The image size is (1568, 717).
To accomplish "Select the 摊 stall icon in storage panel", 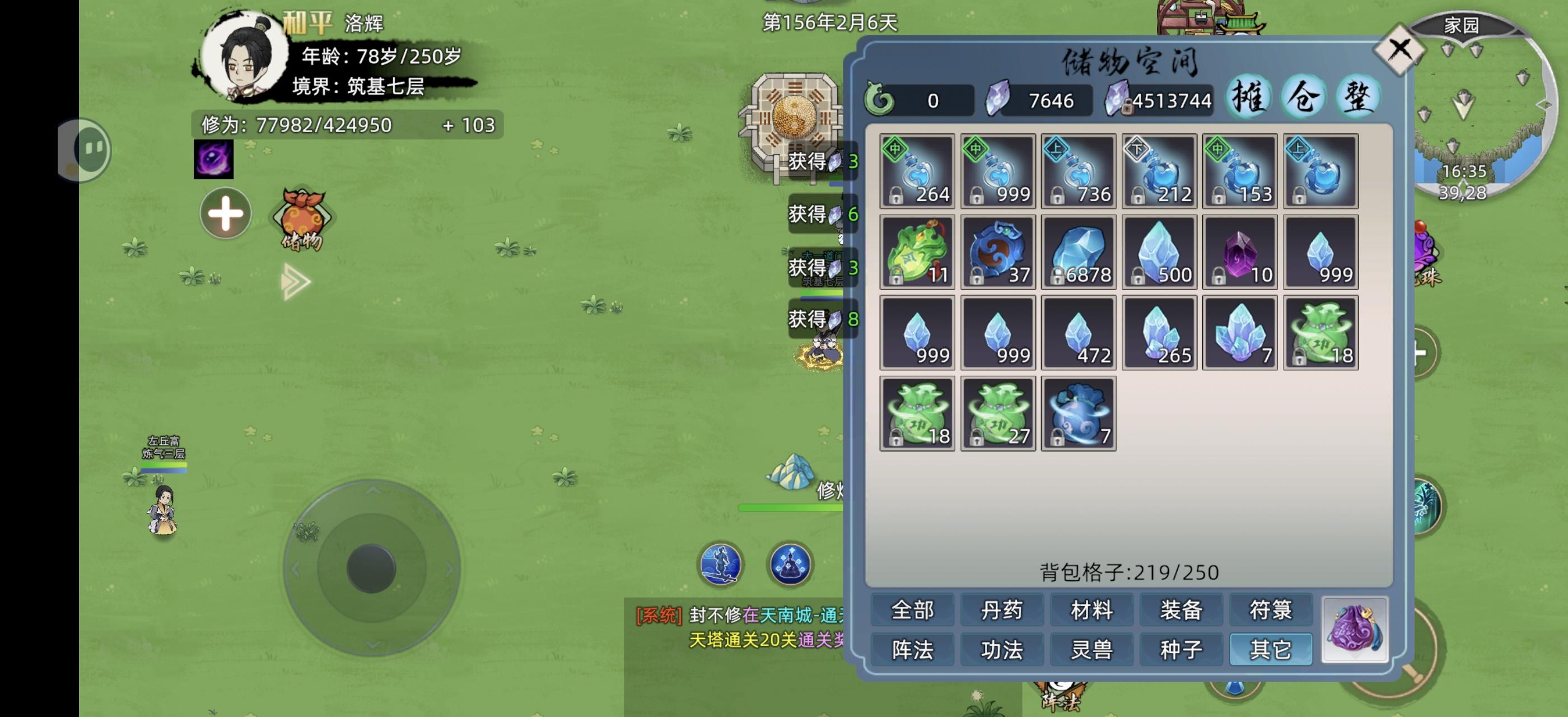I will click(x=1251, y=96).
